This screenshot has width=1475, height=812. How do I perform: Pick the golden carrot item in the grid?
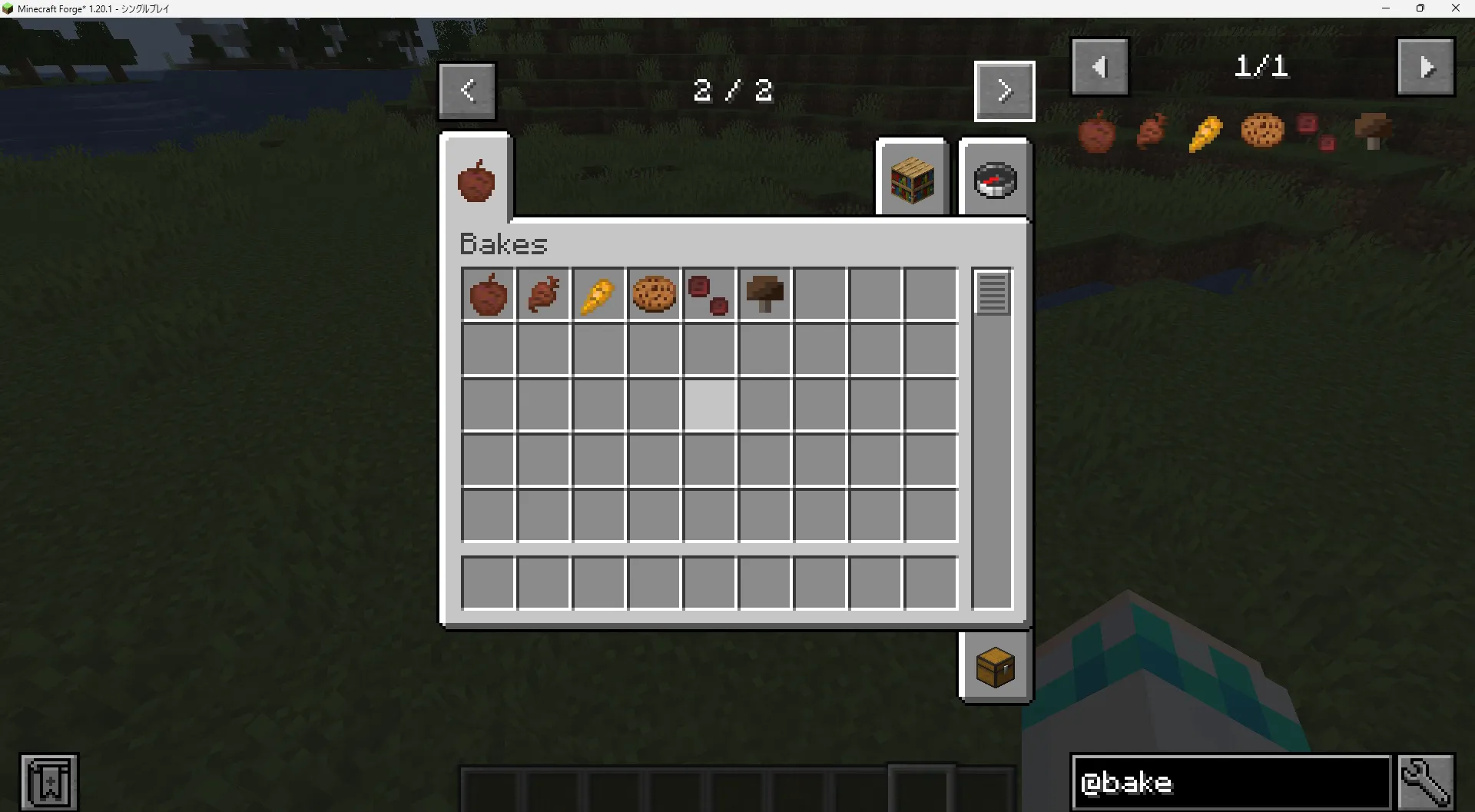[x=598, y=294]
